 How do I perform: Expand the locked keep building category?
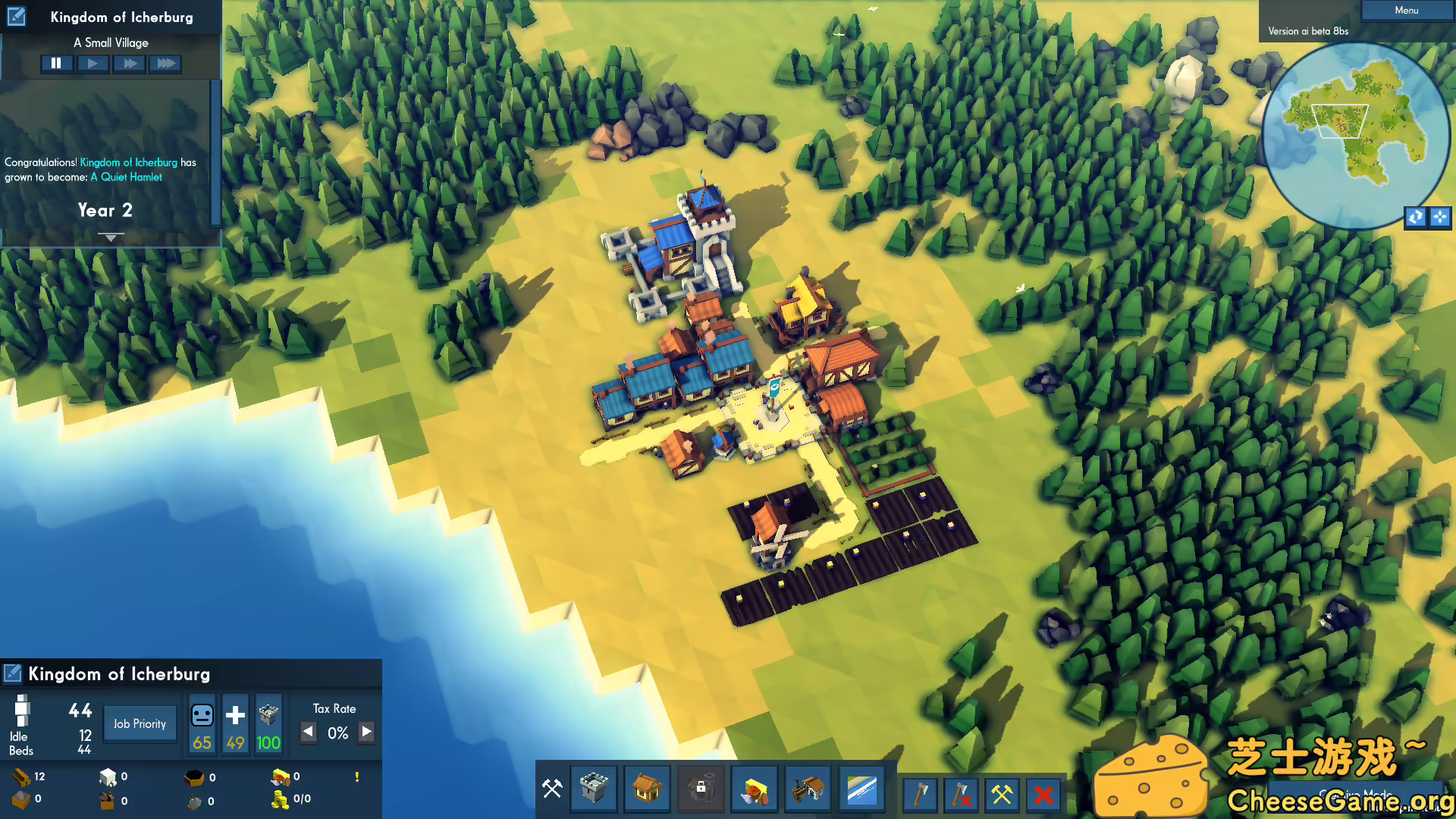[700, 789]
